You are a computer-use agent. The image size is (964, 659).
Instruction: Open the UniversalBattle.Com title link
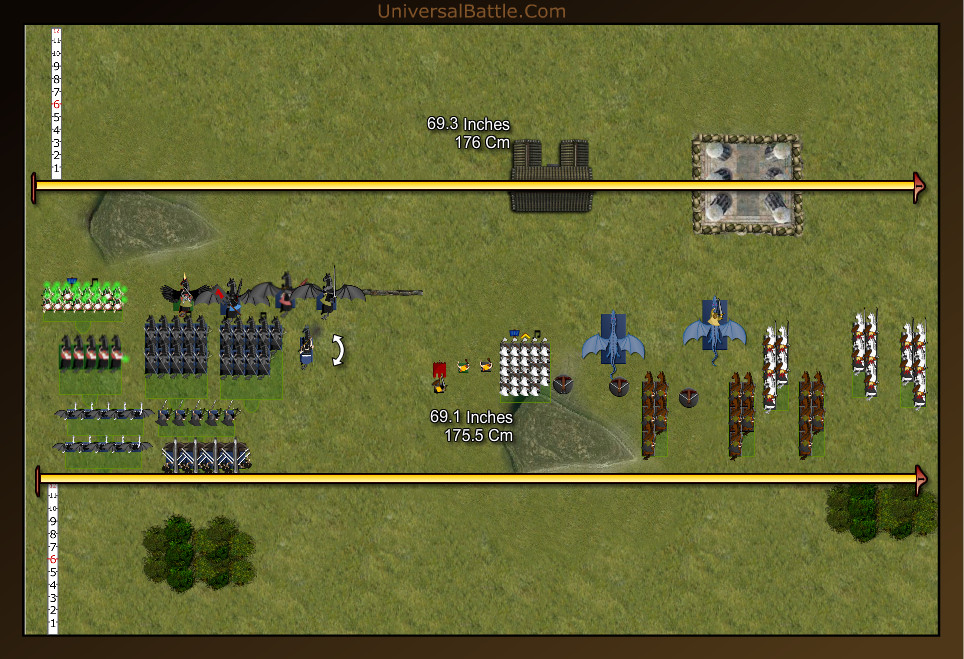[471, 12]
